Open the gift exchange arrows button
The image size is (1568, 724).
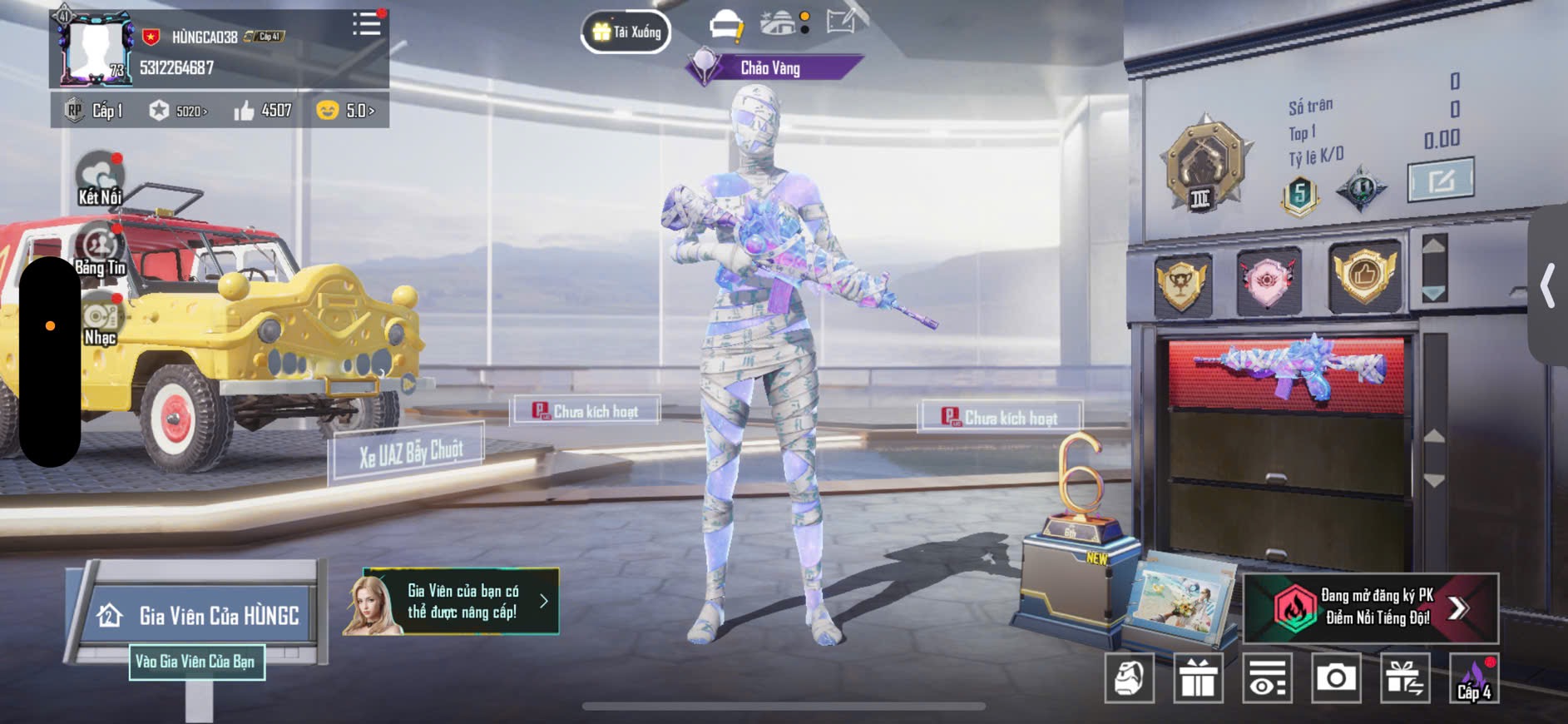[x=1405, y=678]
